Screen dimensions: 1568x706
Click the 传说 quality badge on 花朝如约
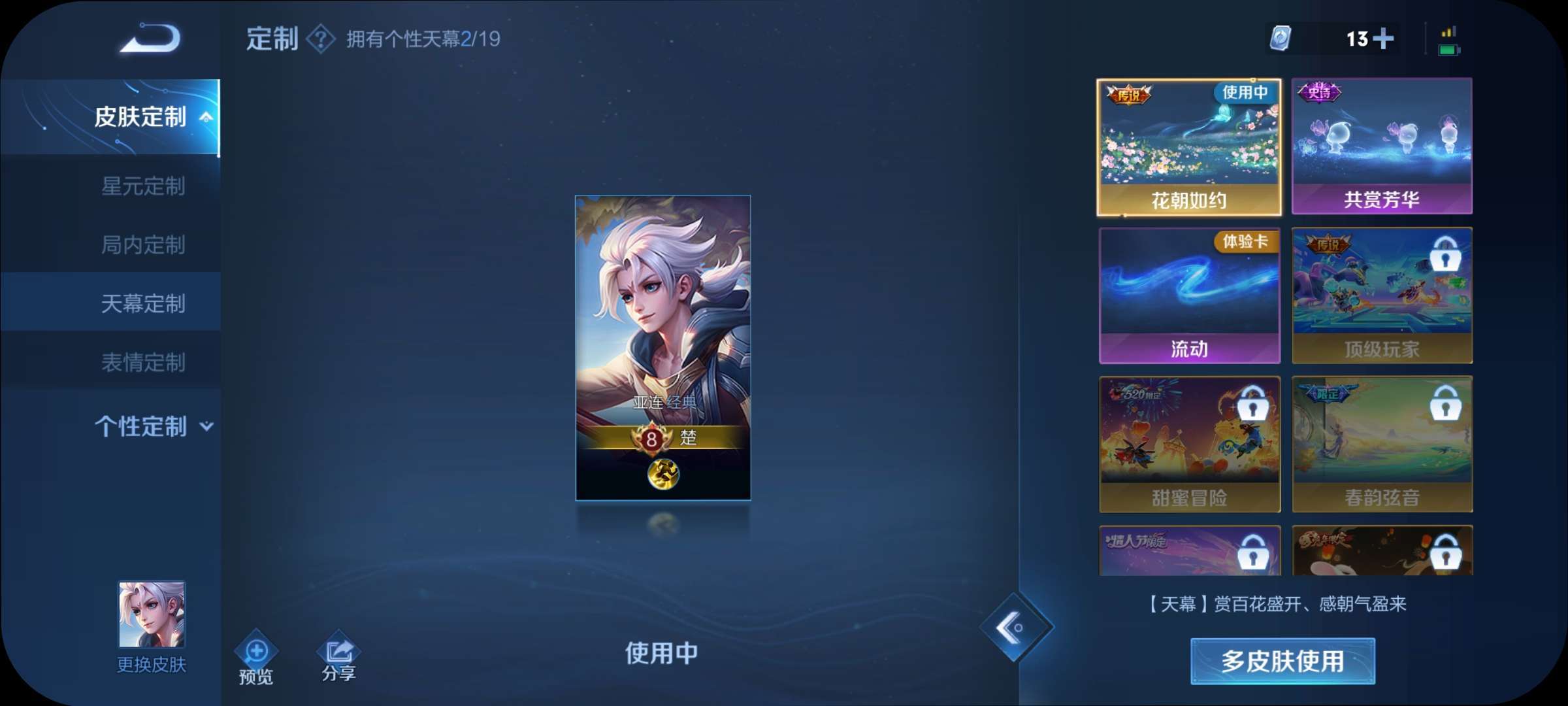pyautogui.click(x=1129, y=93)
